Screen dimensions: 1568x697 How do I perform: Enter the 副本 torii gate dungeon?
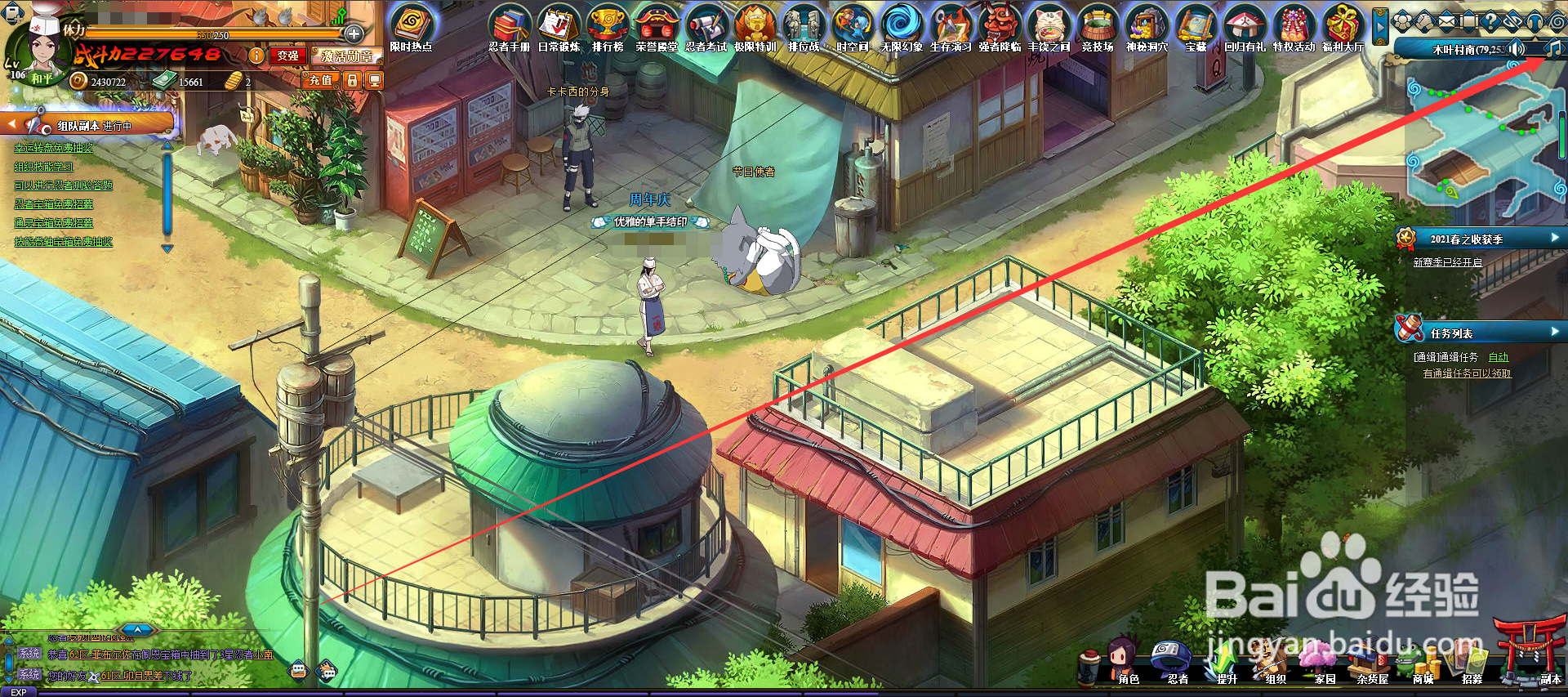[1534, 654]
